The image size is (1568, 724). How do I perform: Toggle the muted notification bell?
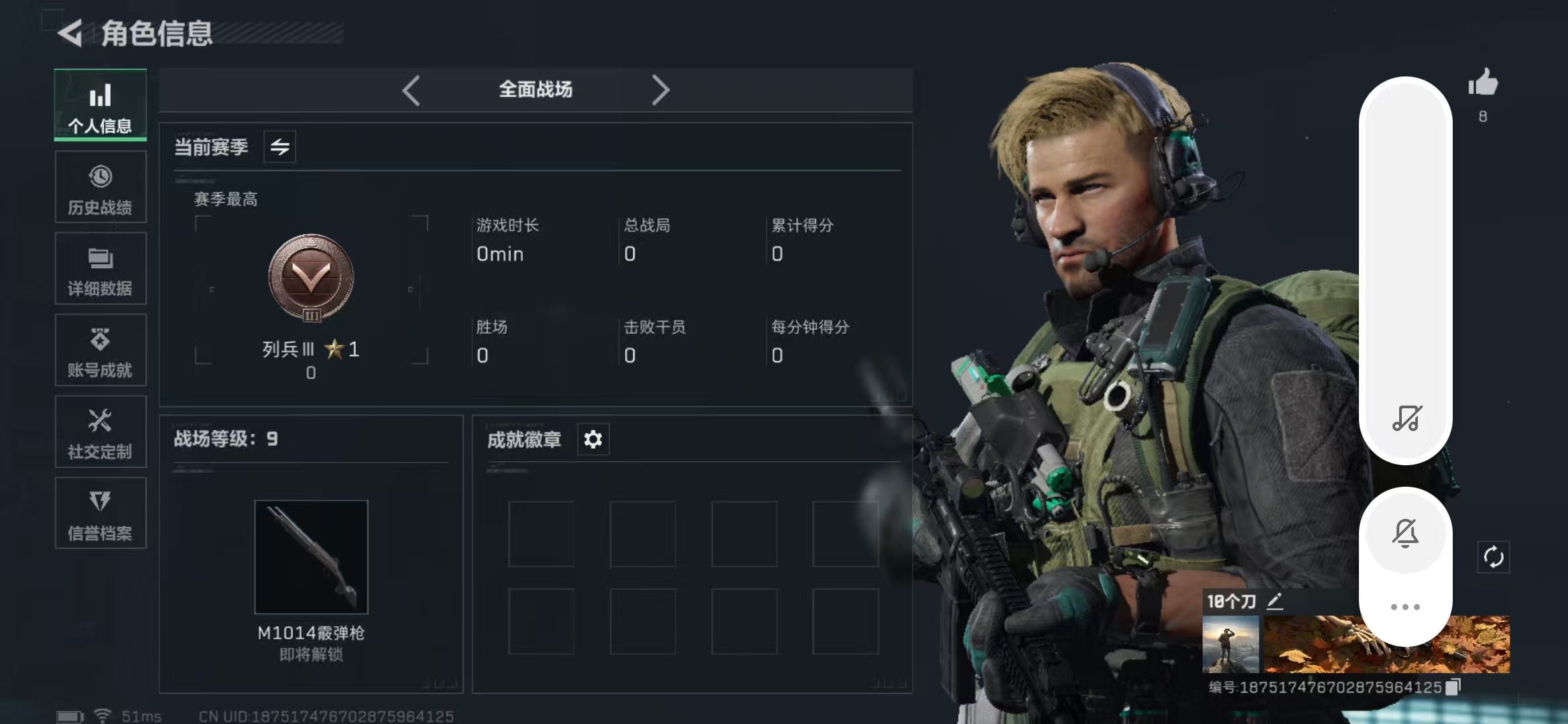point(1405,533)
